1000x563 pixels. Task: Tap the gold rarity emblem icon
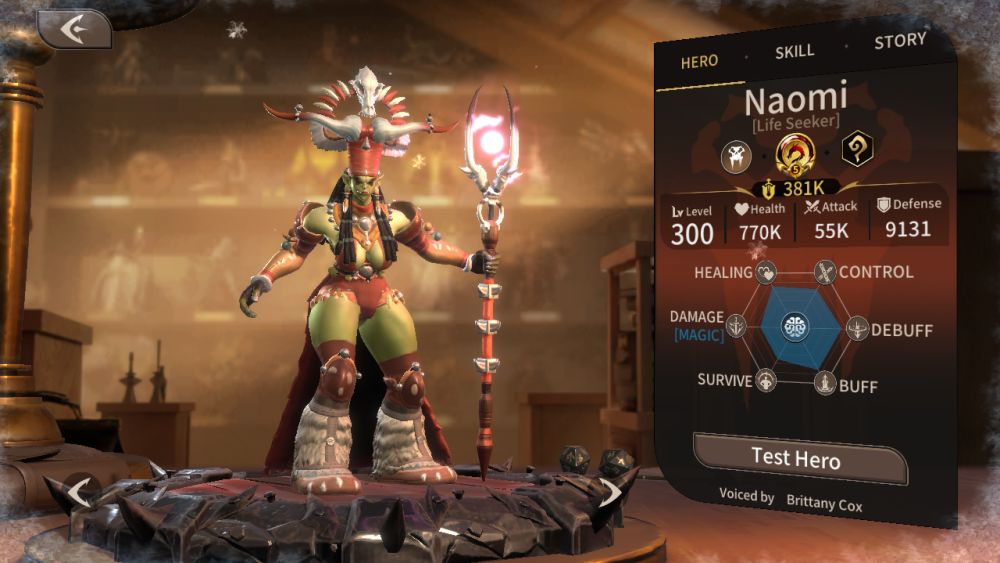pyautogui.click(x=796, y=153)
